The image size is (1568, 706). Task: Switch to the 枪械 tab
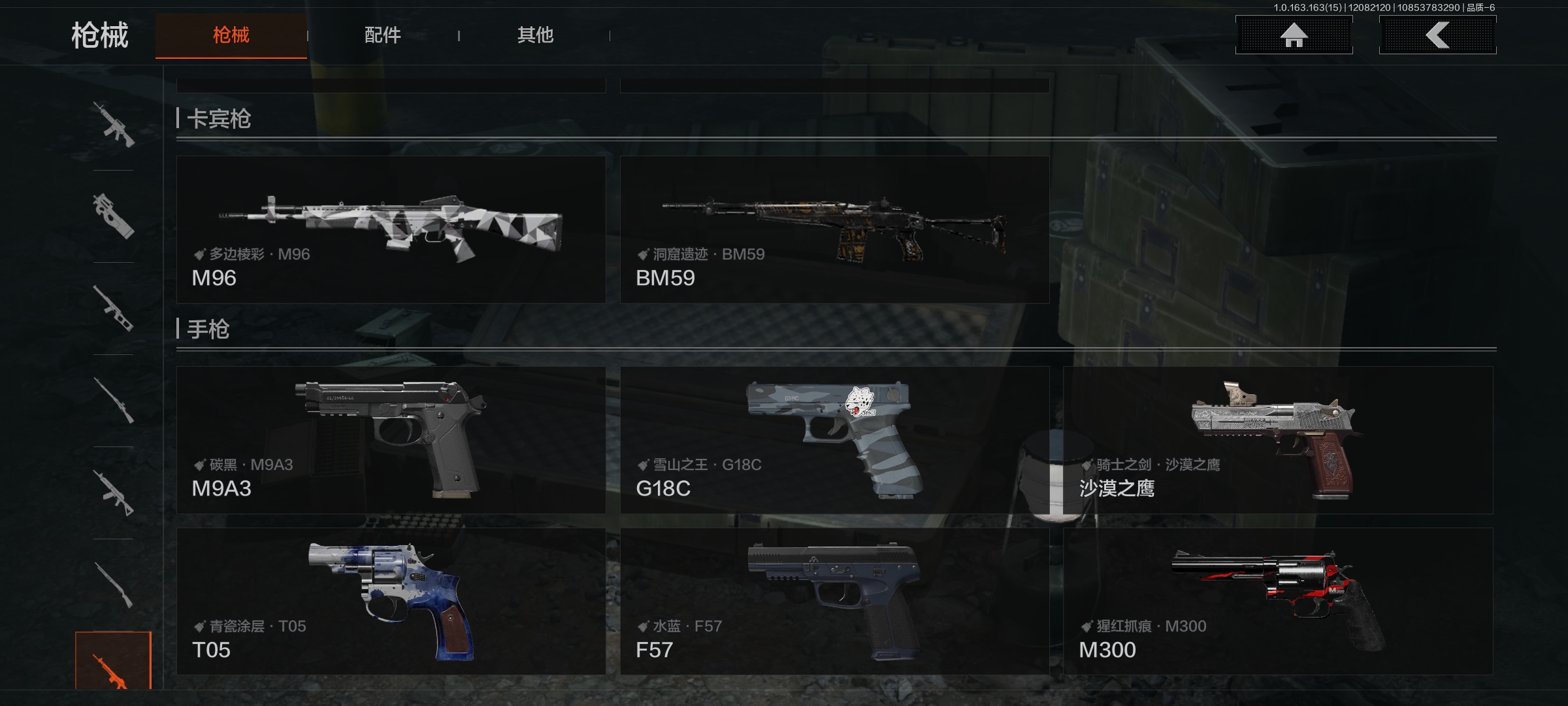231,35
